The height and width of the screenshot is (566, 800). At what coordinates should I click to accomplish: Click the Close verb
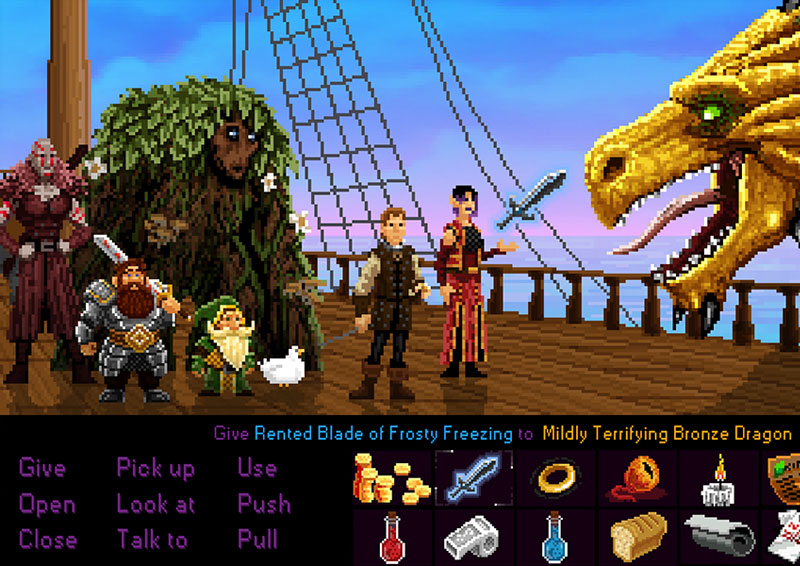[47, 540]
